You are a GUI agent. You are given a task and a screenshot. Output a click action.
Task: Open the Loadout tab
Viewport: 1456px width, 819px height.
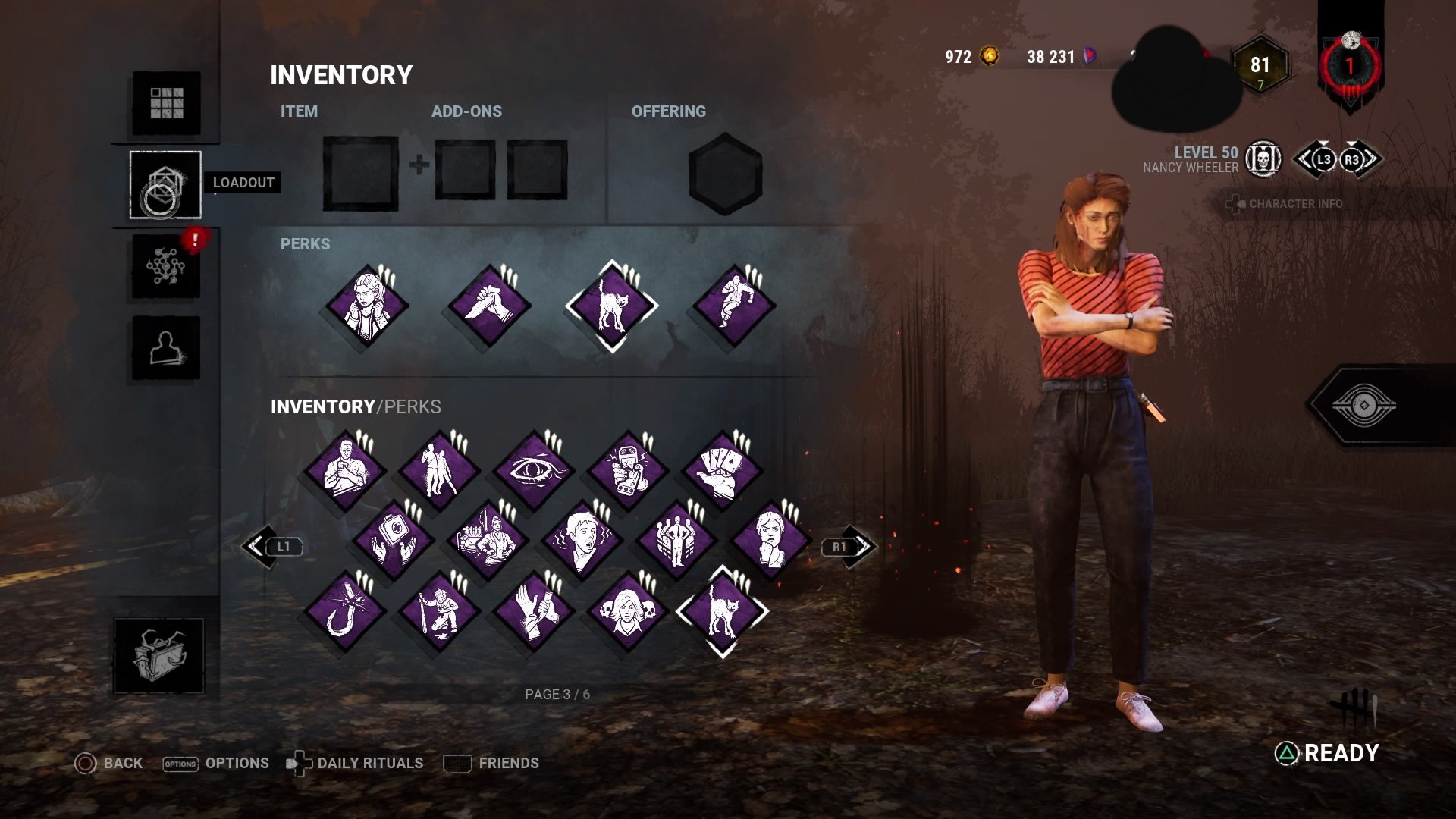[165, 184]
